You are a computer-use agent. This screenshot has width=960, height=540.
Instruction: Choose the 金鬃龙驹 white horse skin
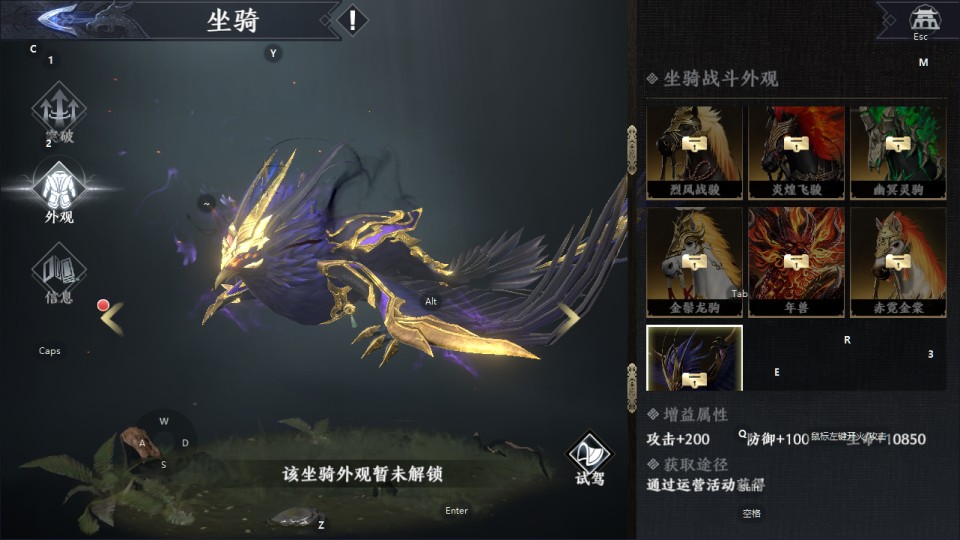[x=694, y=262]
